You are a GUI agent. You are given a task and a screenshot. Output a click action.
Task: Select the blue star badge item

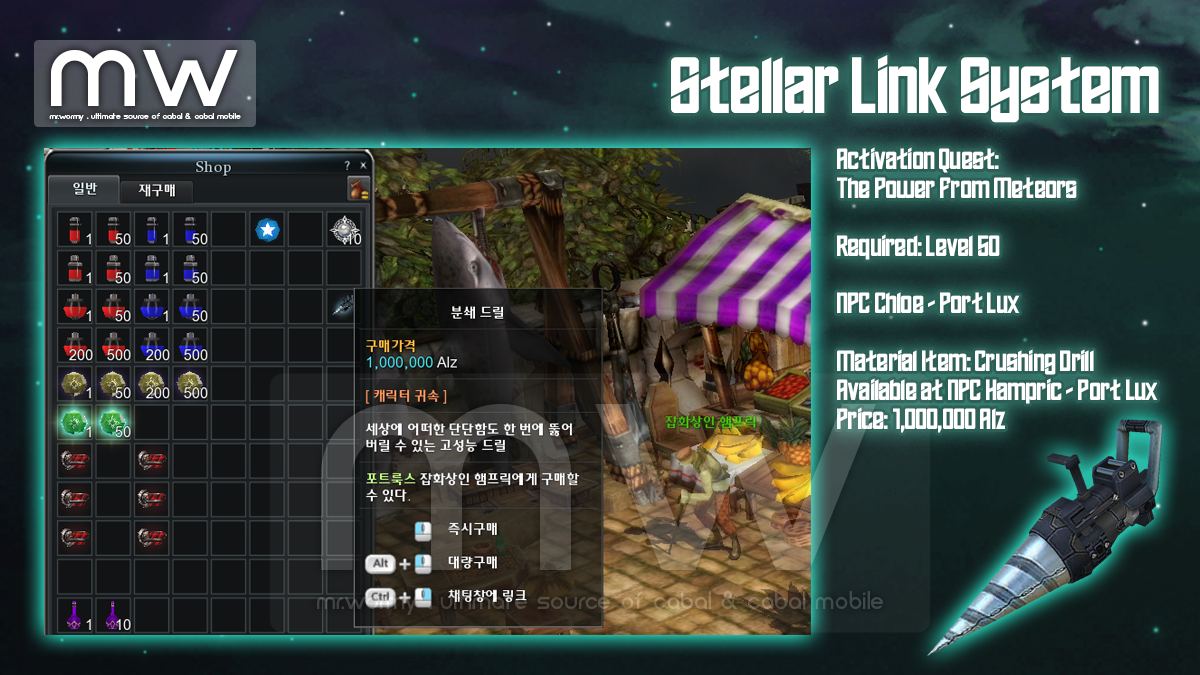(267, 230)
